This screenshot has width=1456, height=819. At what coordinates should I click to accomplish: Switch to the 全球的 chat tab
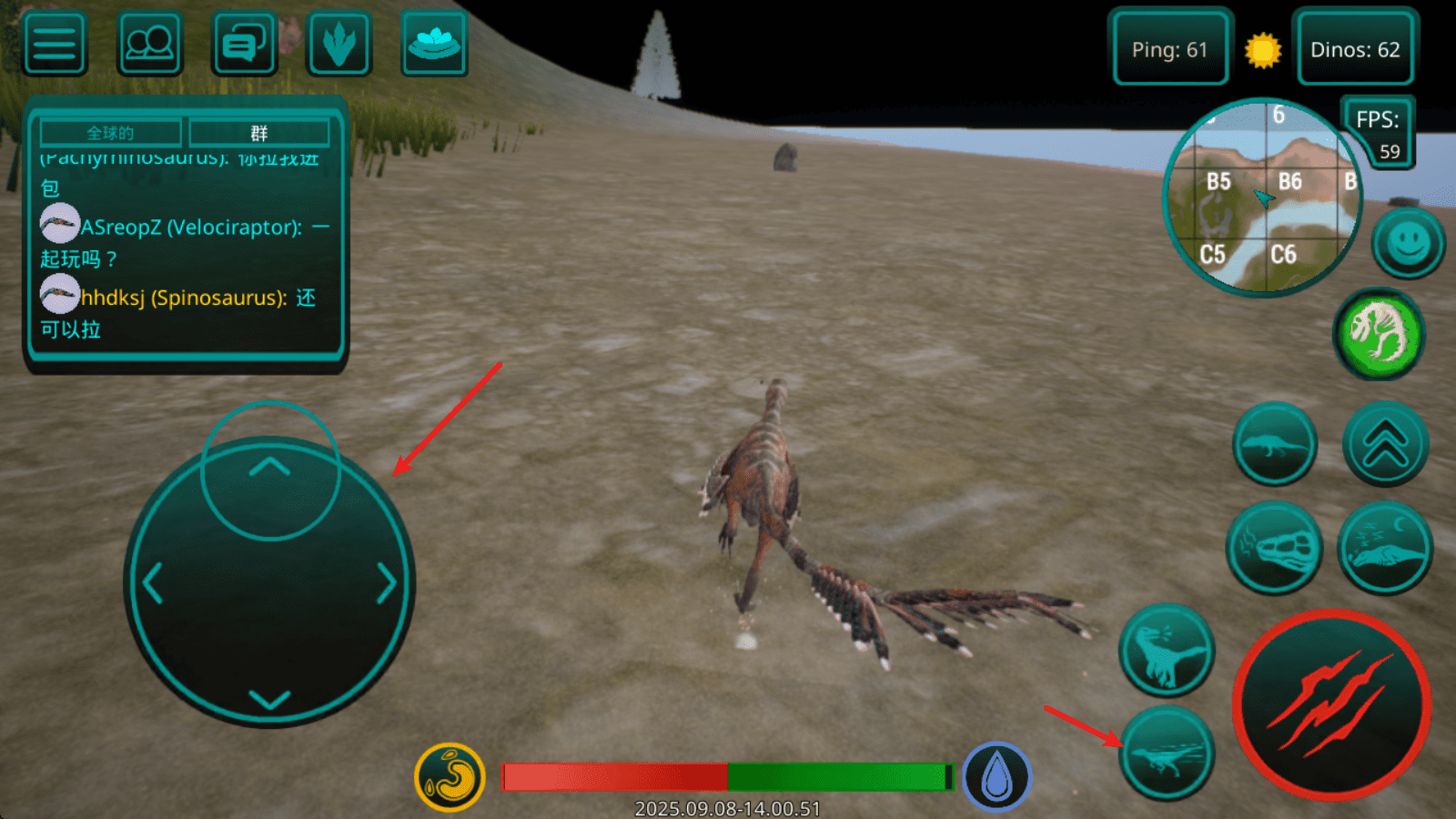pos(111,133)
